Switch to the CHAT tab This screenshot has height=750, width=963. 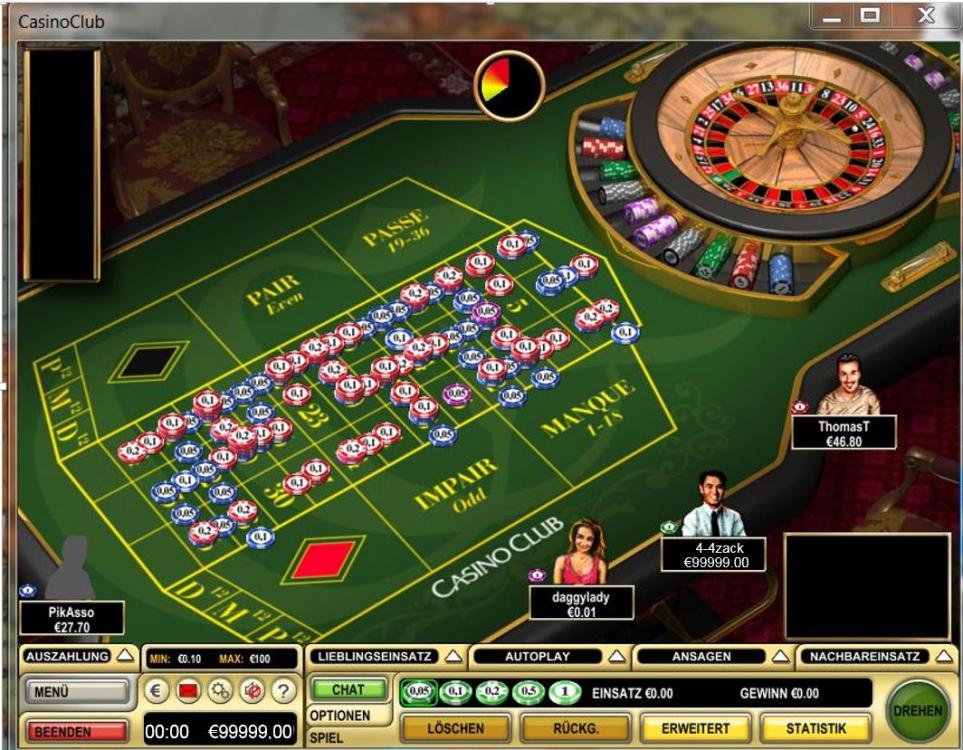(x=348, y=690)
